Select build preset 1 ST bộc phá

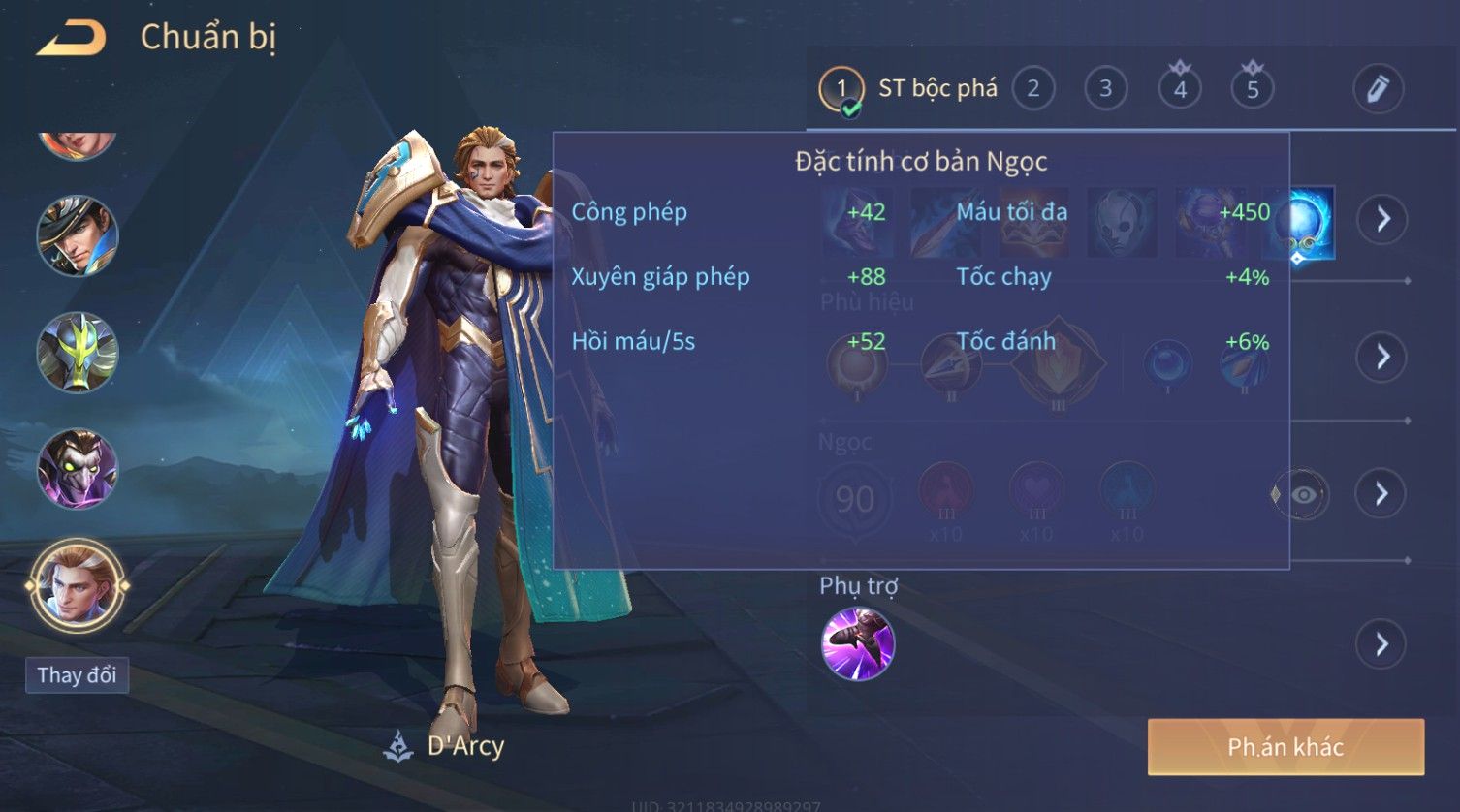point(841,89)
